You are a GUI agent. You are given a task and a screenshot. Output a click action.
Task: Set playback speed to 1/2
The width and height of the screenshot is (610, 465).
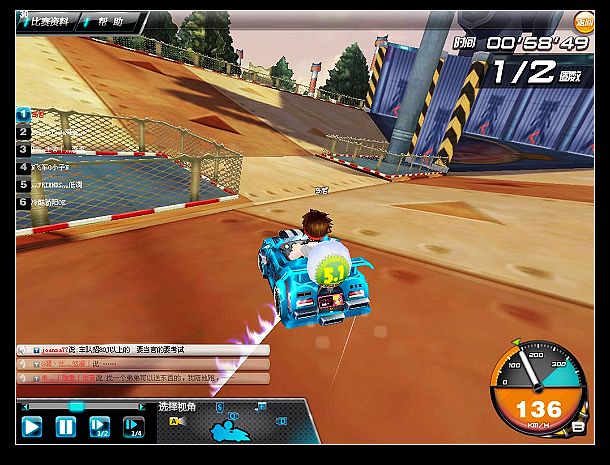tap(99, 427)
